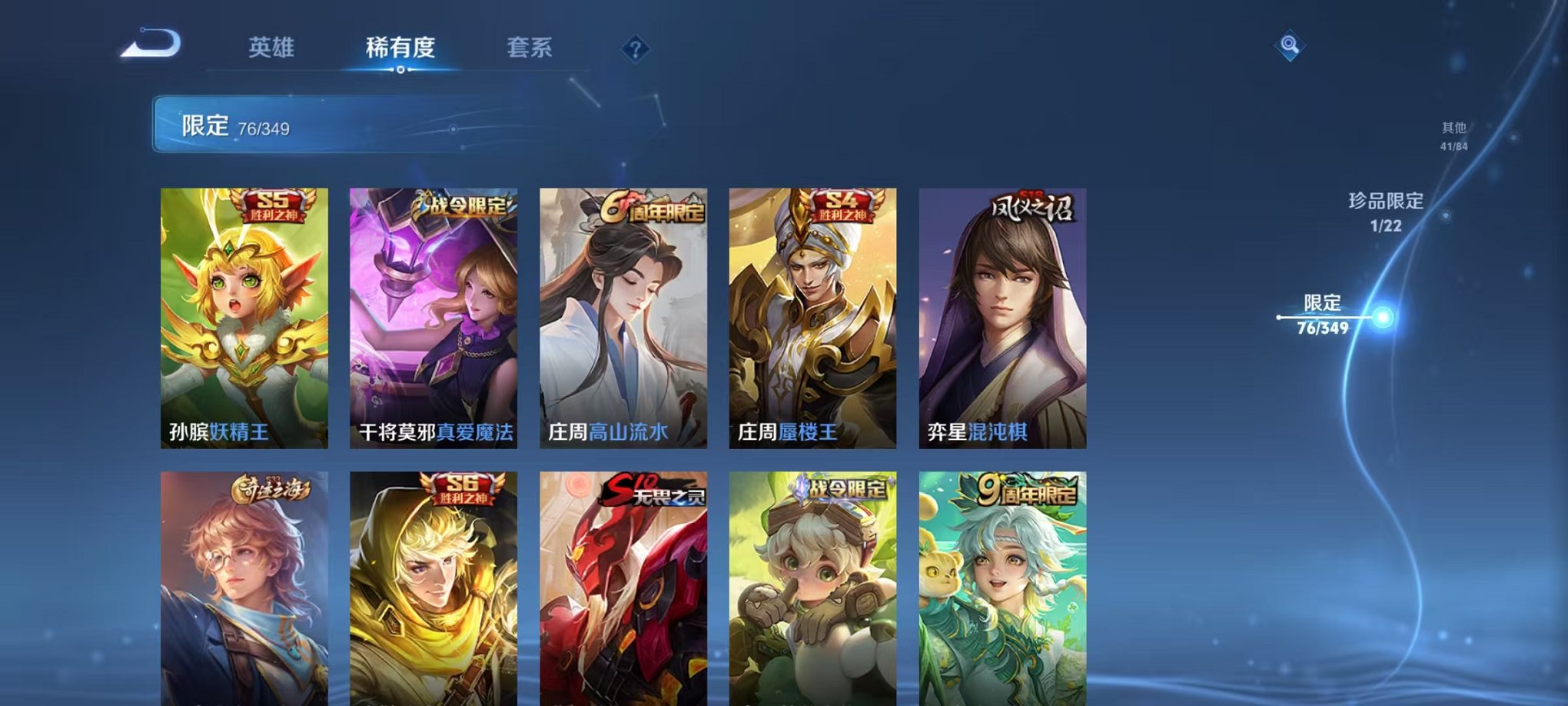The width and height of the screenshot is (1568, 706).
Task: Switch to the 英雄 tab
Action: pos(273,48)
